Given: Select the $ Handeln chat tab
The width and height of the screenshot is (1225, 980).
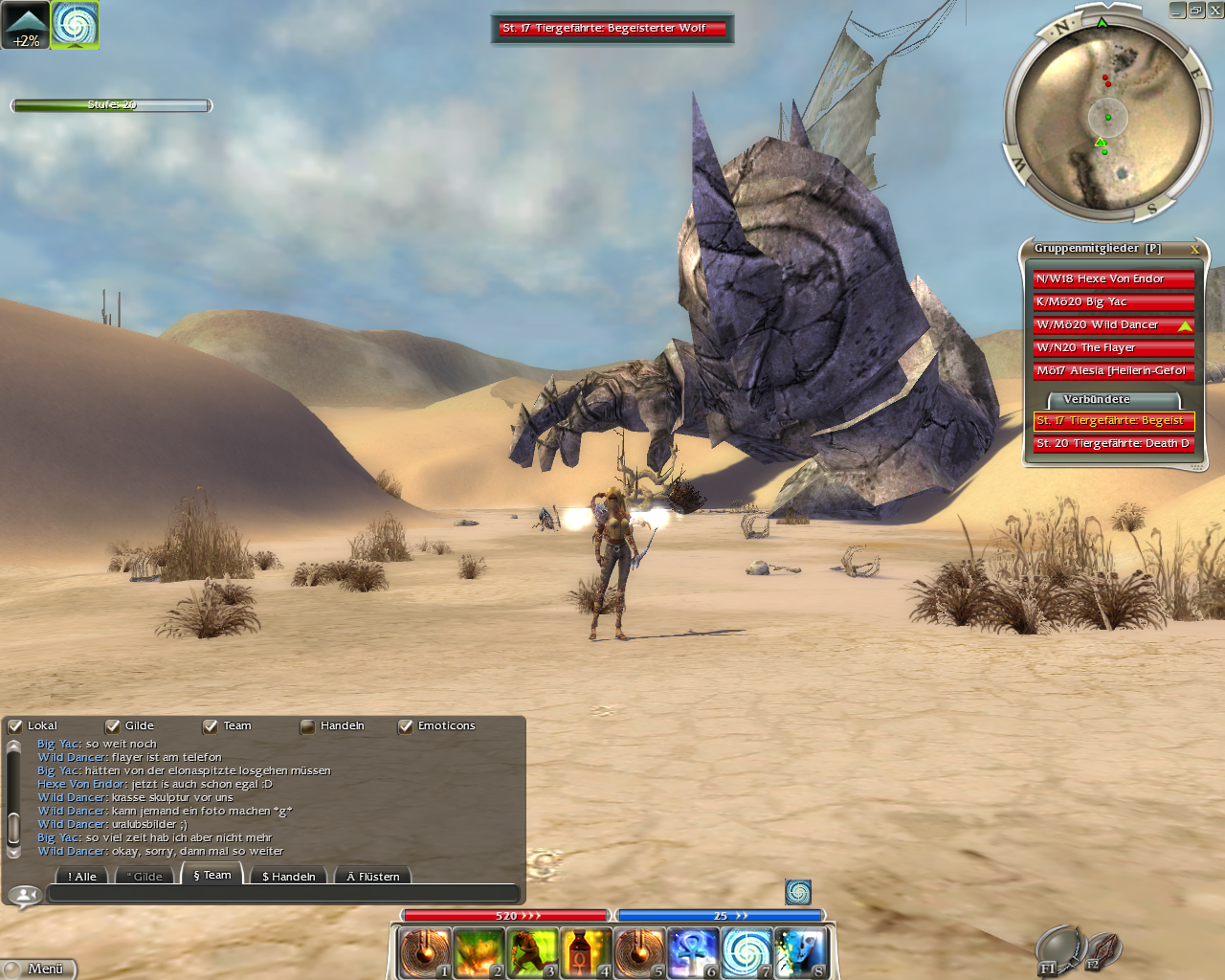Looking at the screenshot, I should (288, 876).
